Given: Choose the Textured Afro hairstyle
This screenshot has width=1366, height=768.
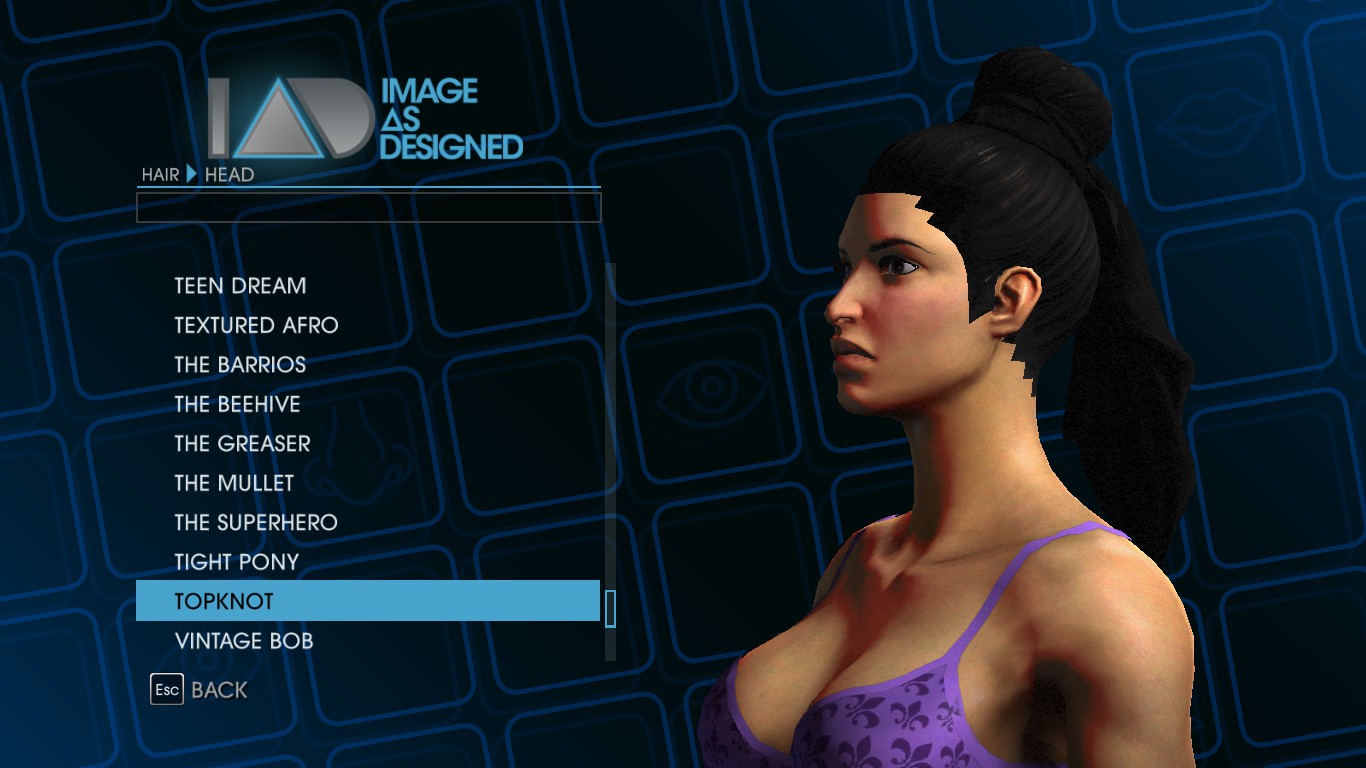Looking at the screenshot, I should [256, 325].
